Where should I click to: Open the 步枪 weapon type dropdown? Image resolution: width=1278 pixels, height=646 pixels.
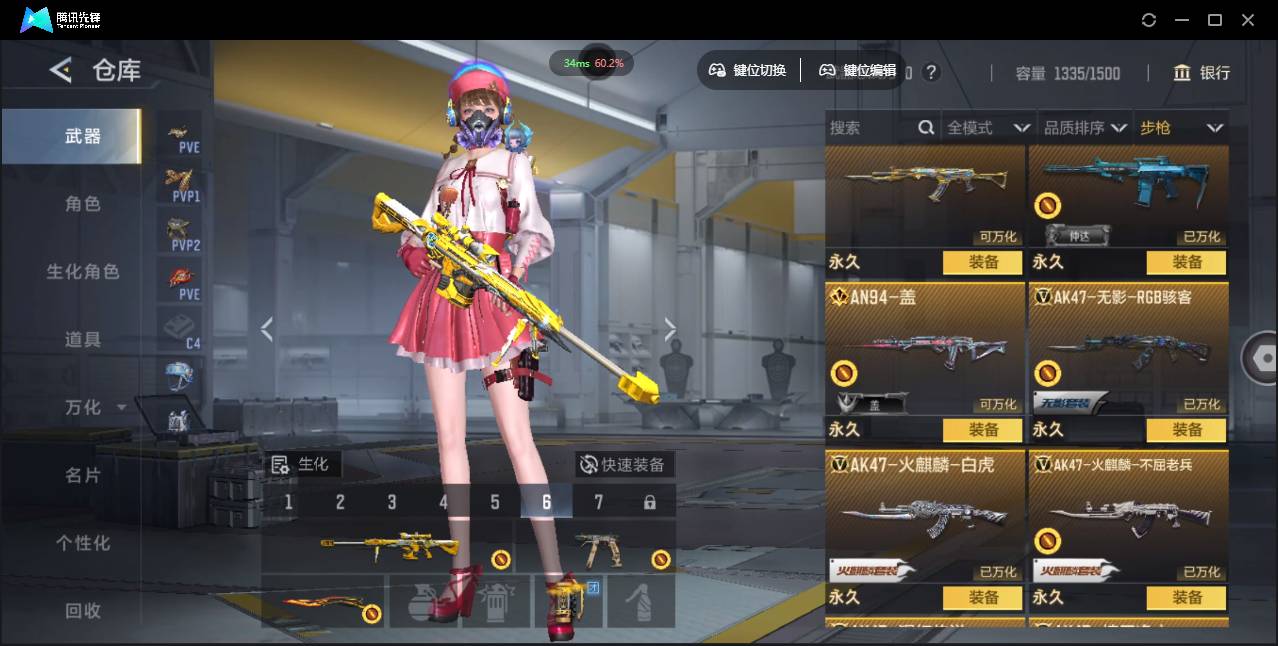1181,128
